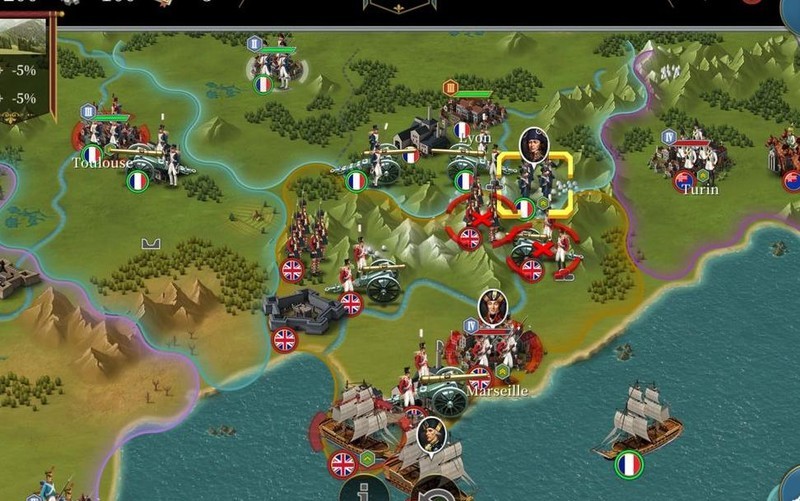Attack the red-crossed British artillery target
Screen dimensions: 800x501
pyautogui.click(x=541, y=249)
